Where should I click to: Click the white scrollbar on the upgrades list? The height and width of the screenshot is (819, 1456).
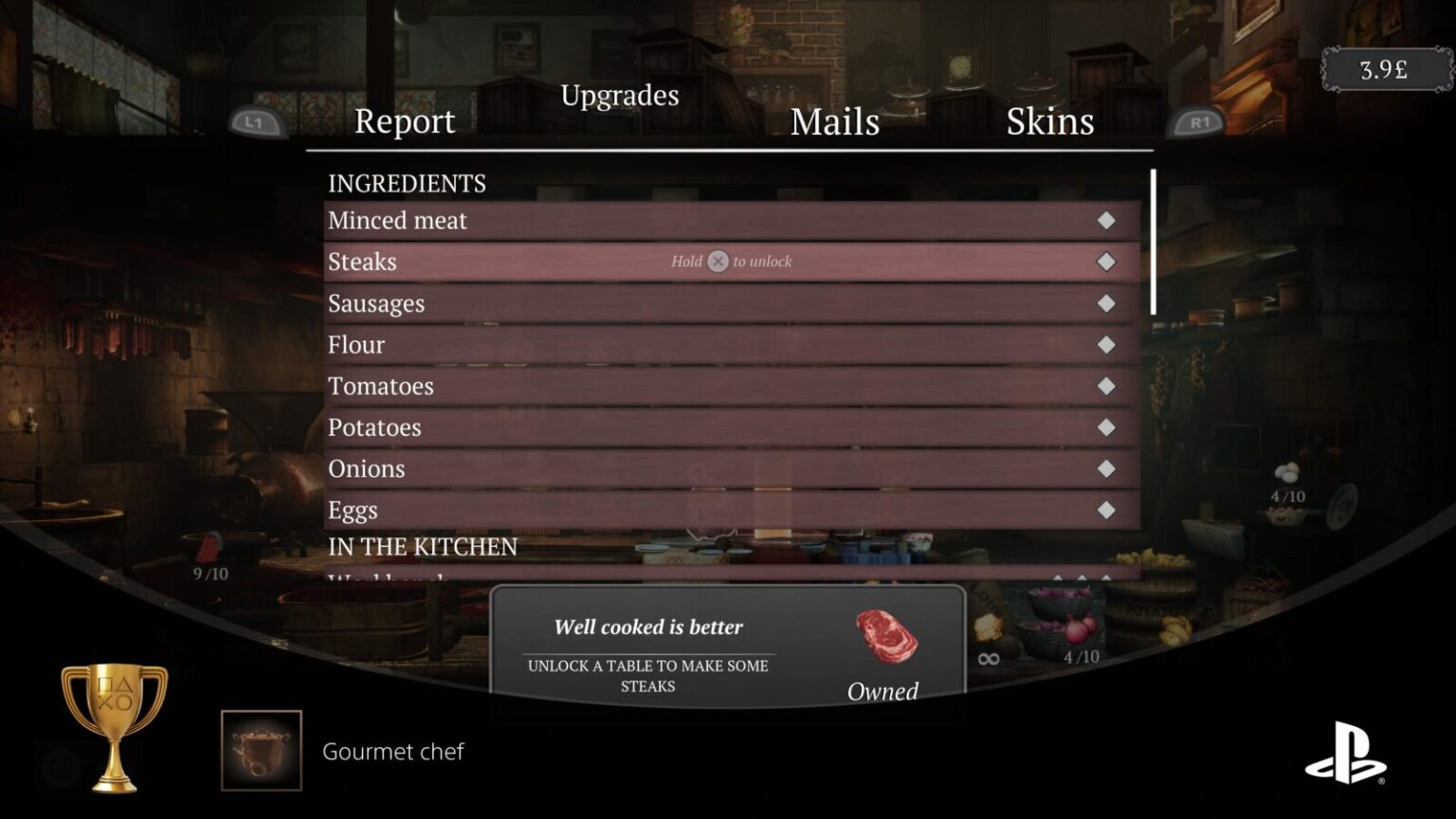click(1154, 242)
